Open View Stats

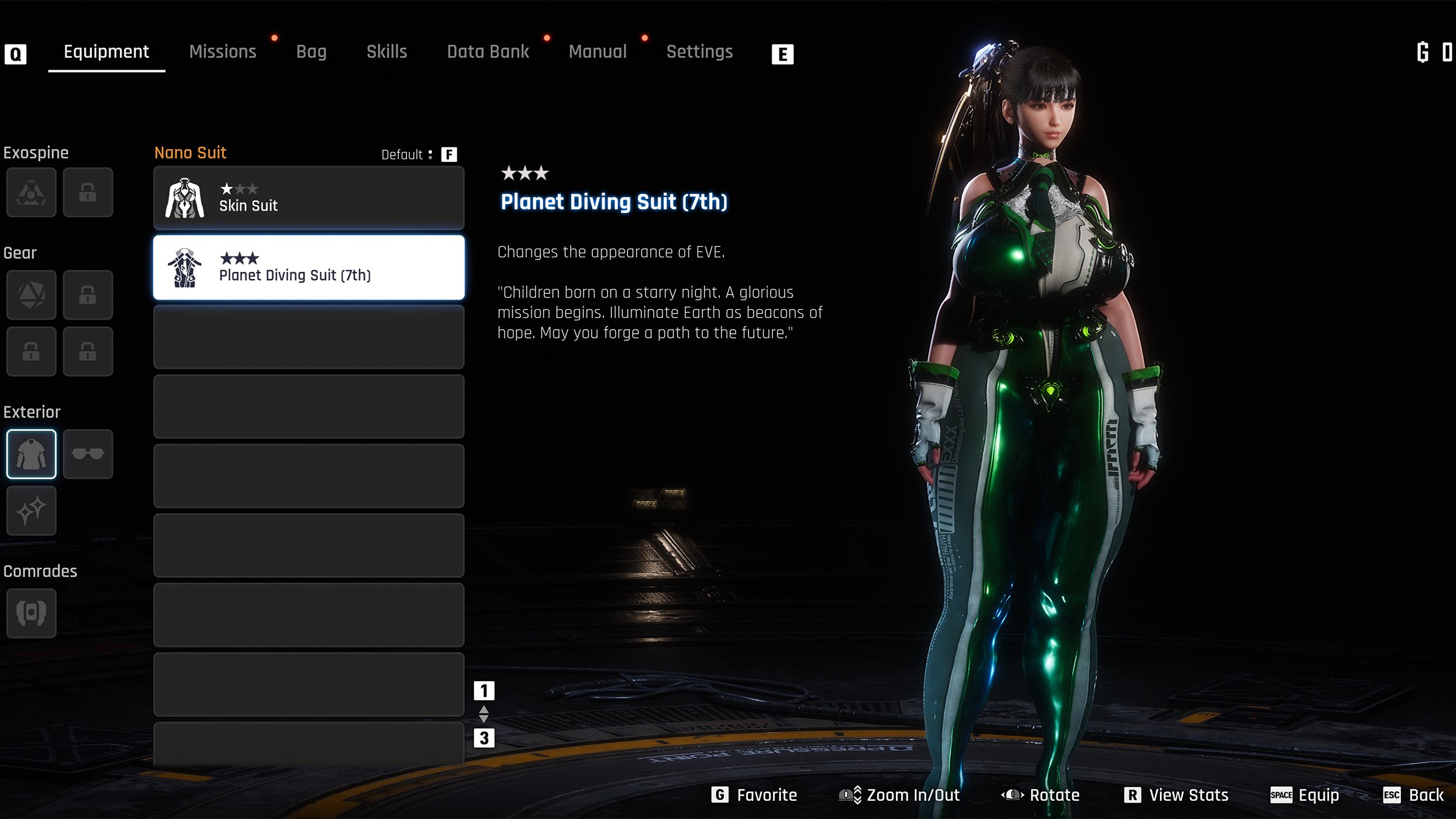click(x=1176, y=795)
